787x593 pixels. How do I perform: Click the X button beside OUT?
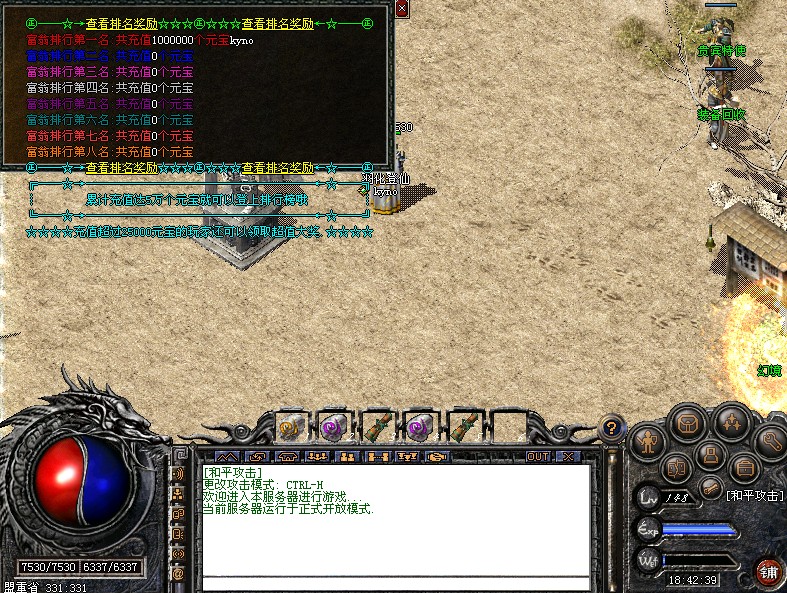[x=568, y=456]
